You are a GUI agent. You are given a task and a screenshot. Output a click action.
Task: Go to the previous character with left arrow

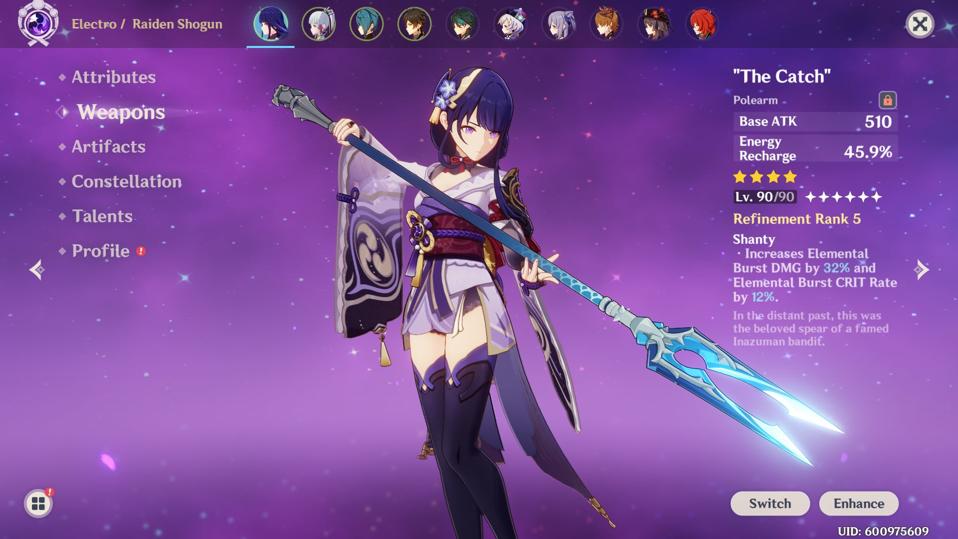[x=37, y=269]
